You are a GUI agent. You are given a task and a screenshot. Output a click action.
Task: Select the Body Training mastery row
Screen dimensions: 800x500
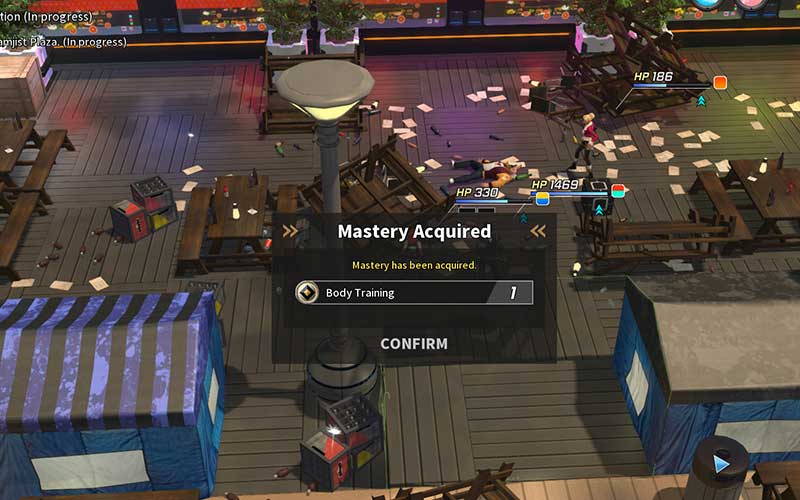413,293
